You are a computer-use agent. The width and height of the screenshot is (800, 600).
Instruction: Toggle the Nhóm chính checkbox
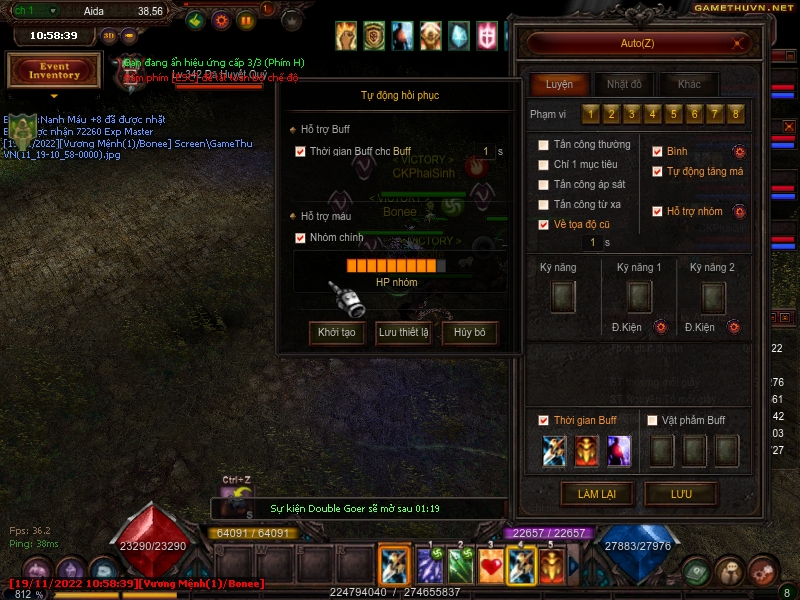(x=300, y=238)
